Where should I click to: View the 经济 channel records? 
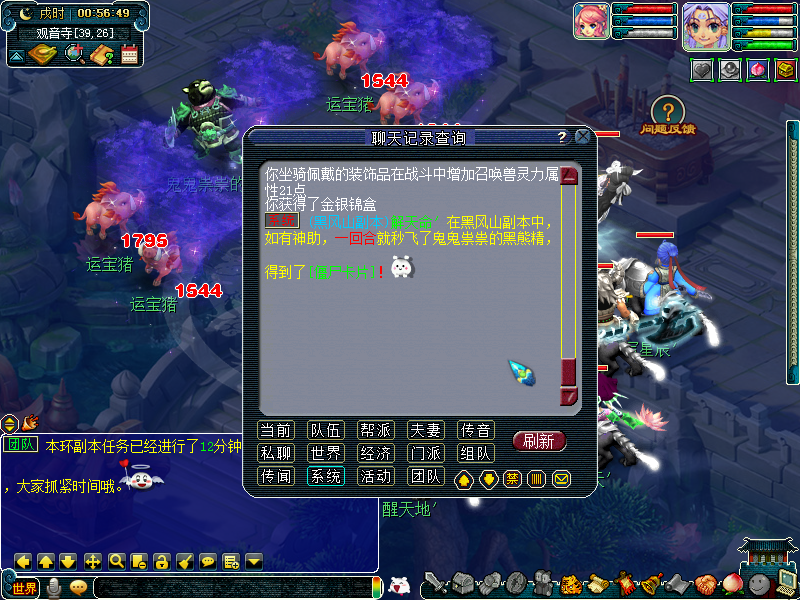(x=375, y=453)
